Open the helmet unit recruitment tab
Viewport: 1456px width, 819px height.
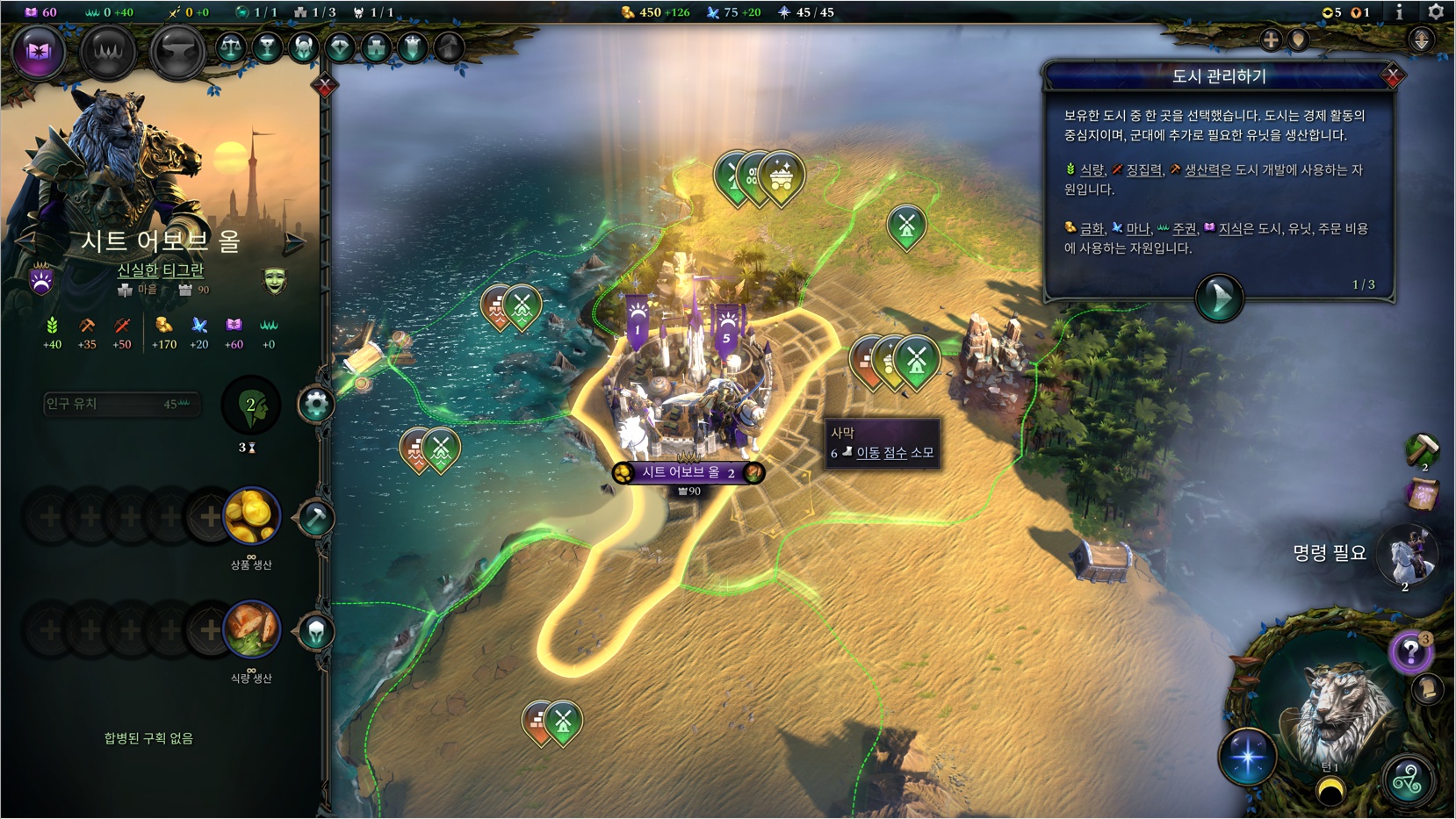[316, 631]
